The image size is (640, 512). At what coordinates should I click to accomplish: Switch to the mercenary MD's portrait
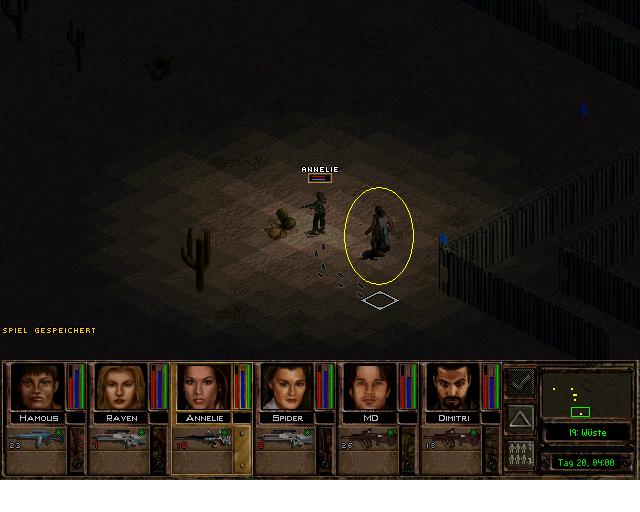(372, 388)
